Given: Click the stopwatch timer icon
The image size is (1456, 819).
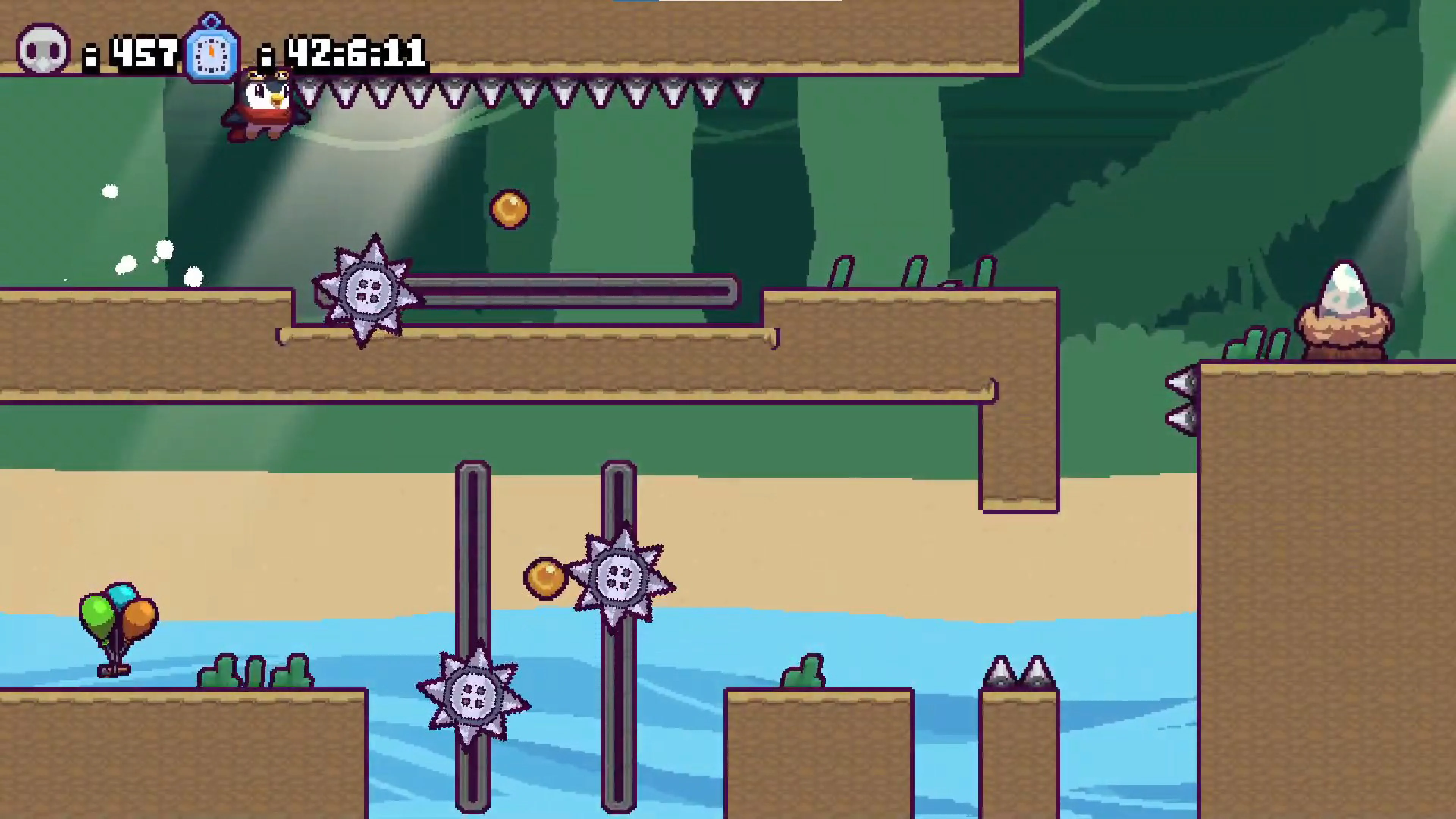Looking at the screenshot, I should [x=212, y=51].
